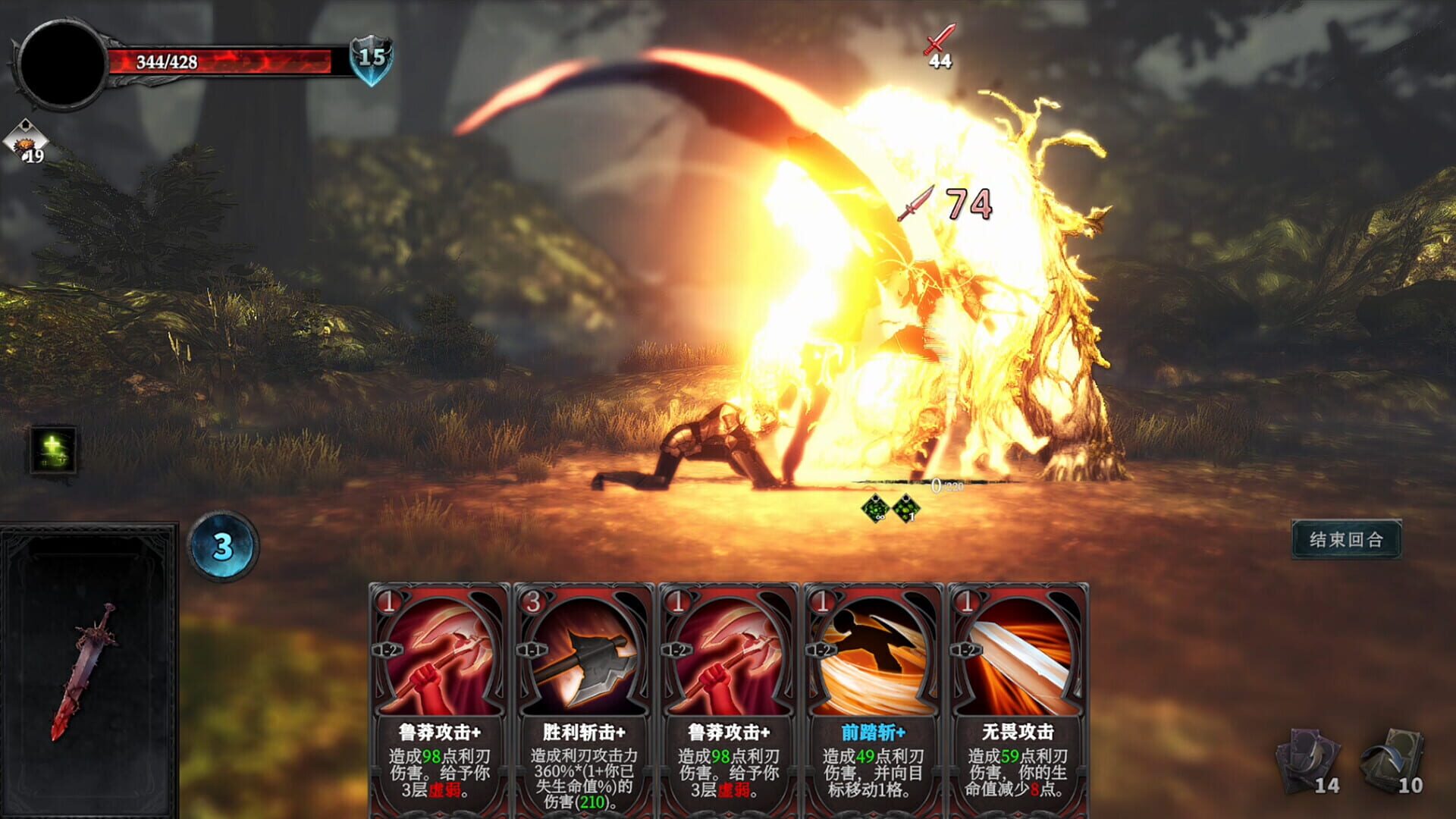Image resolution: width=1456 pixels, height=819 pixels.
Task: Inspect the spade buff icon showing 19
Action: tap(25, 140)
